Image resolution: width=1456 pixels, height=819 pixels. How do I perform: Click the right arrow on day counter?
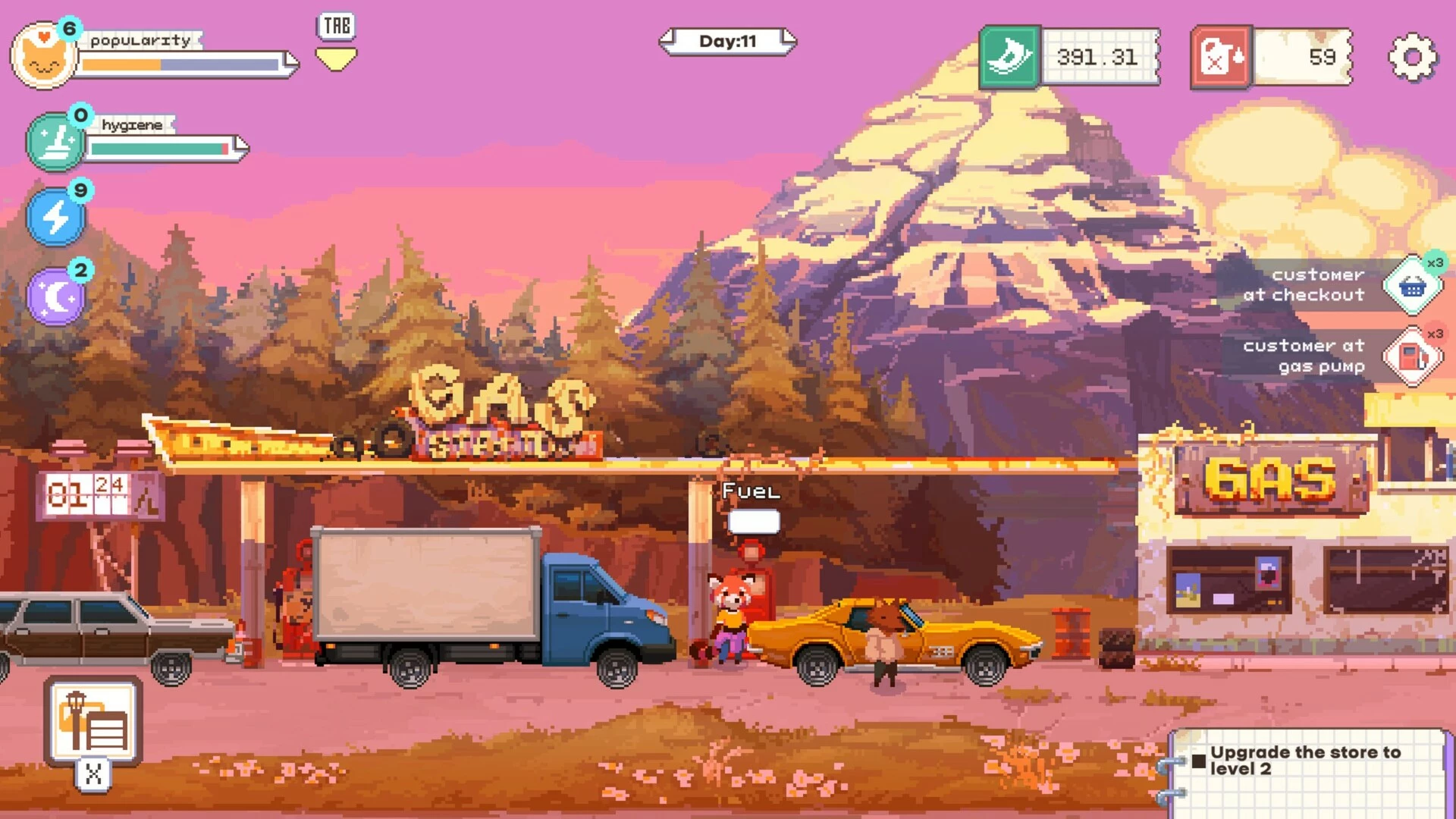789,41
